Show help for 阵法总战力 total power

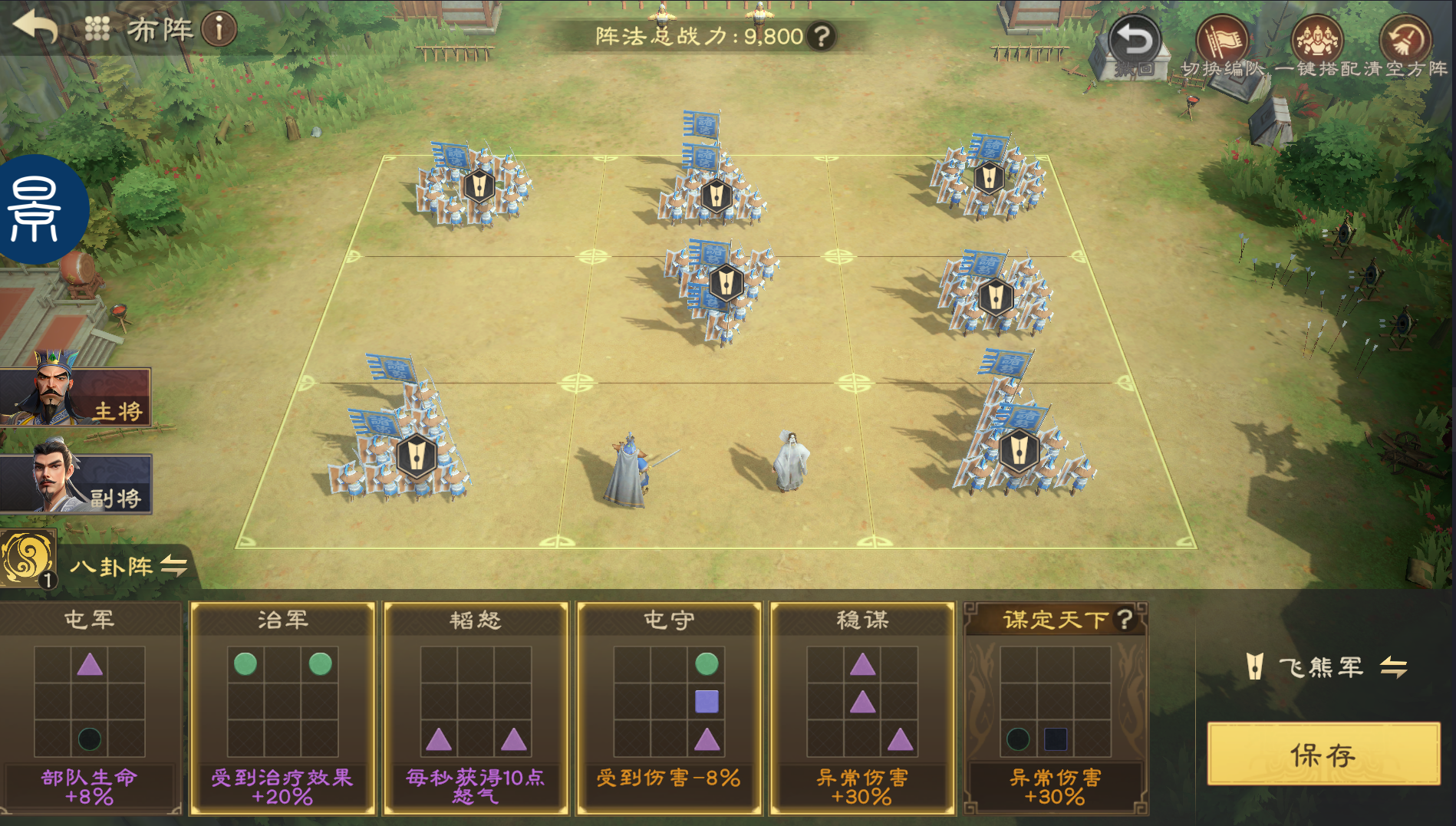coord(822,36)
